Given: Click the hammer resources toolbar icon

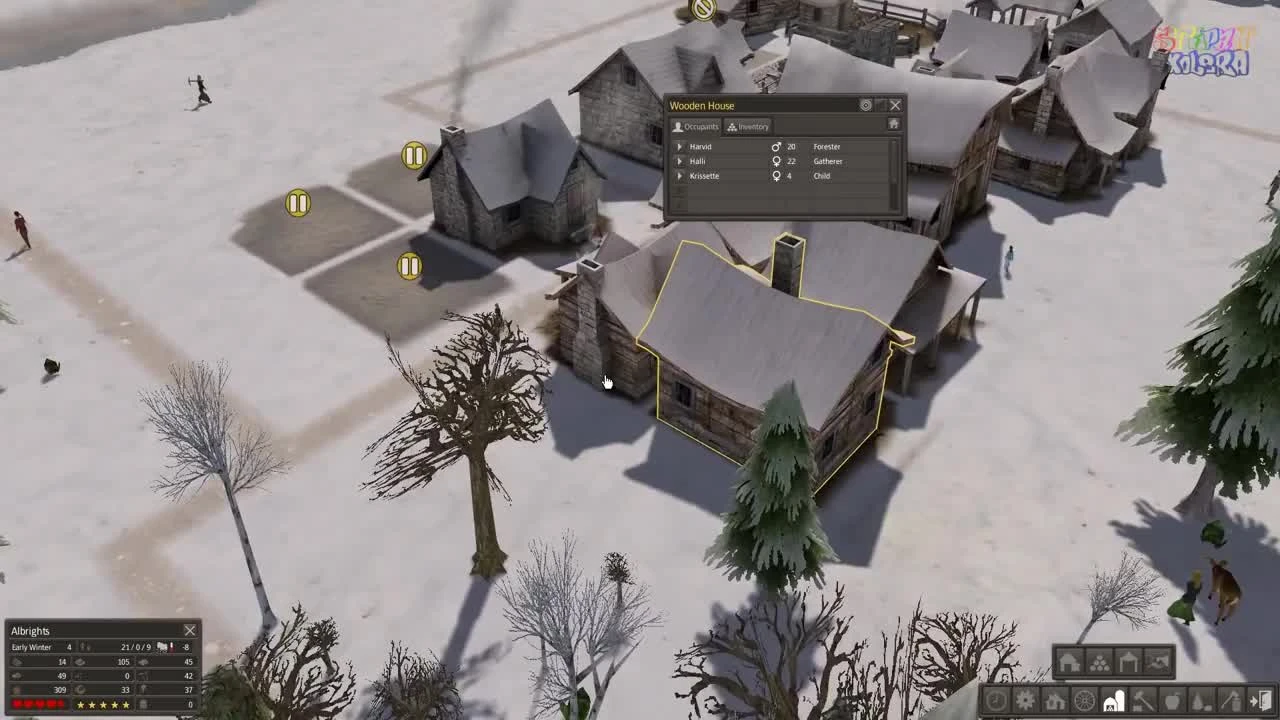Looking at the screenshot, I should pyautogui.click(x=1142, y=701).
